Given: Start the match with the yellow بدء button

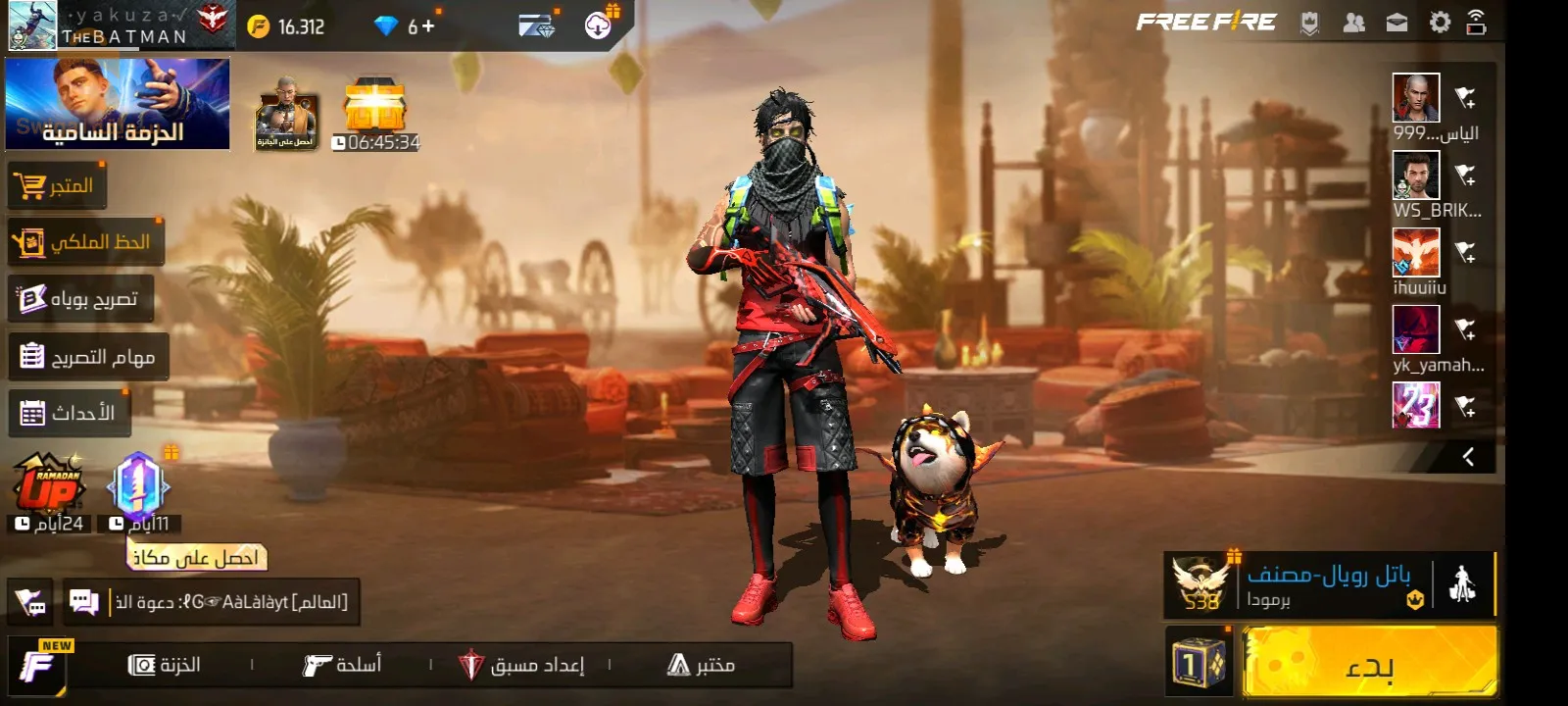Looking at the screenshot, I should (x=1369, y=664).
